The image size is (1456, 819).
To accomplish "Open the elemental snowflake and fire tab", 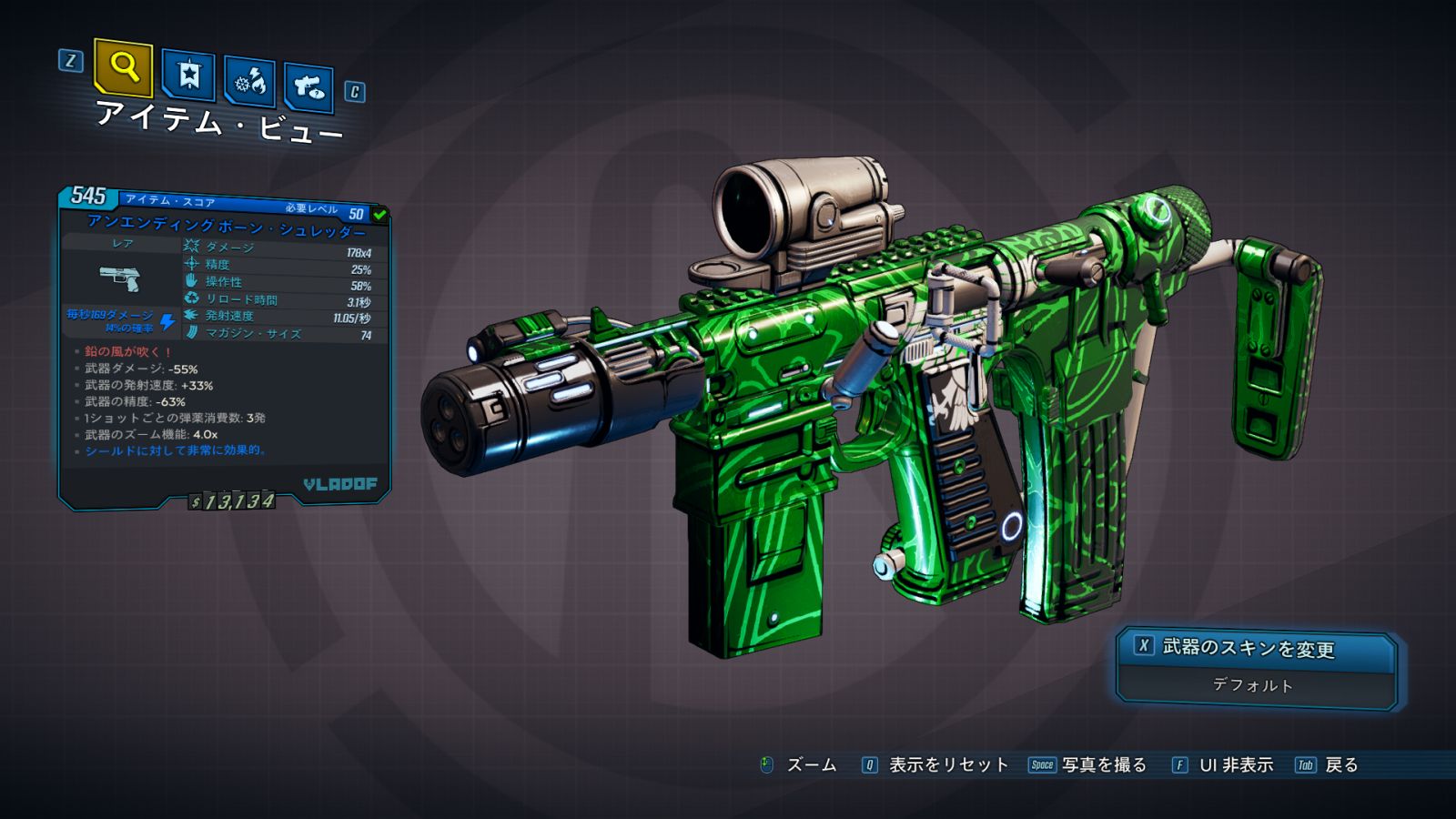I will click(250, 83).
